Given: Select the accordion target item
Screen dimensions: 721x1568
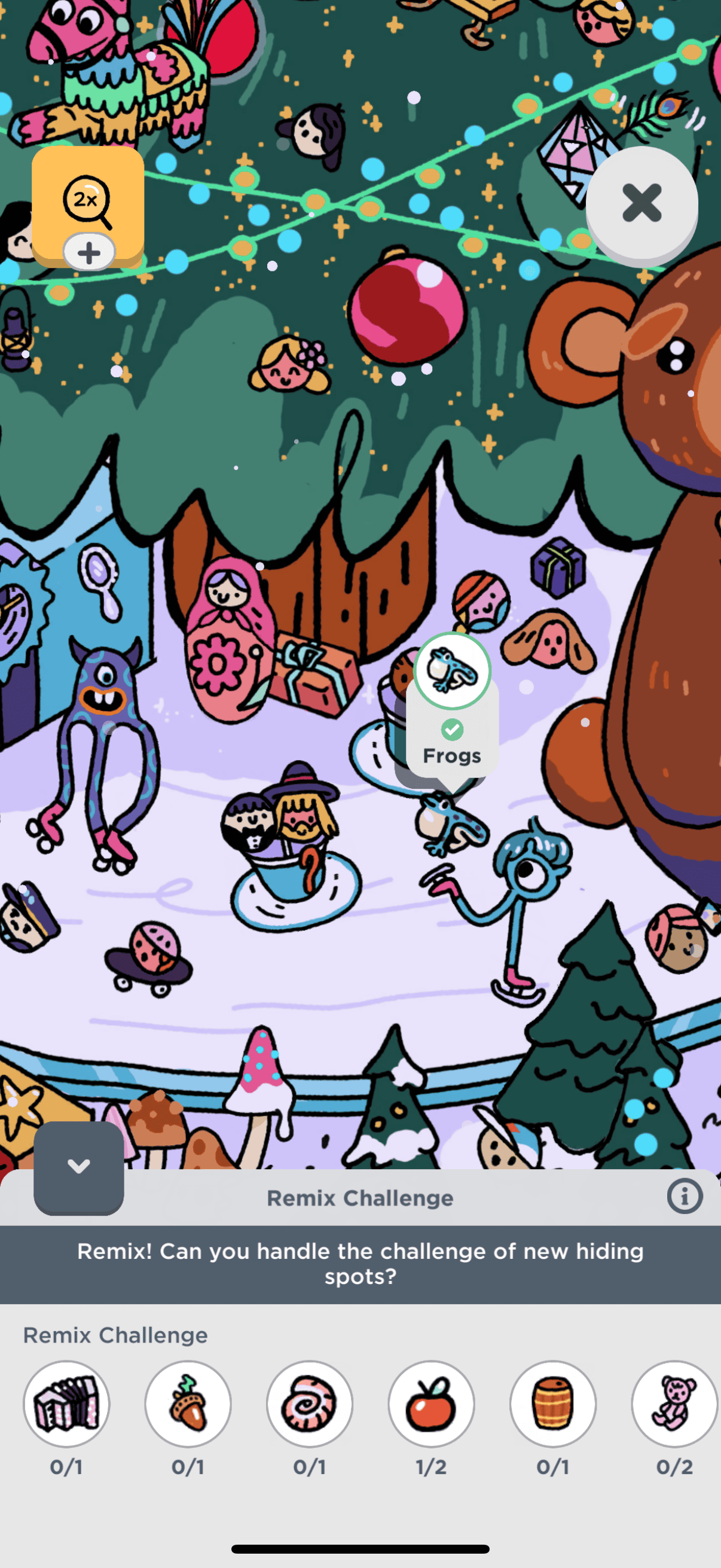Looking at the screenshot, I should [66, 1404].
